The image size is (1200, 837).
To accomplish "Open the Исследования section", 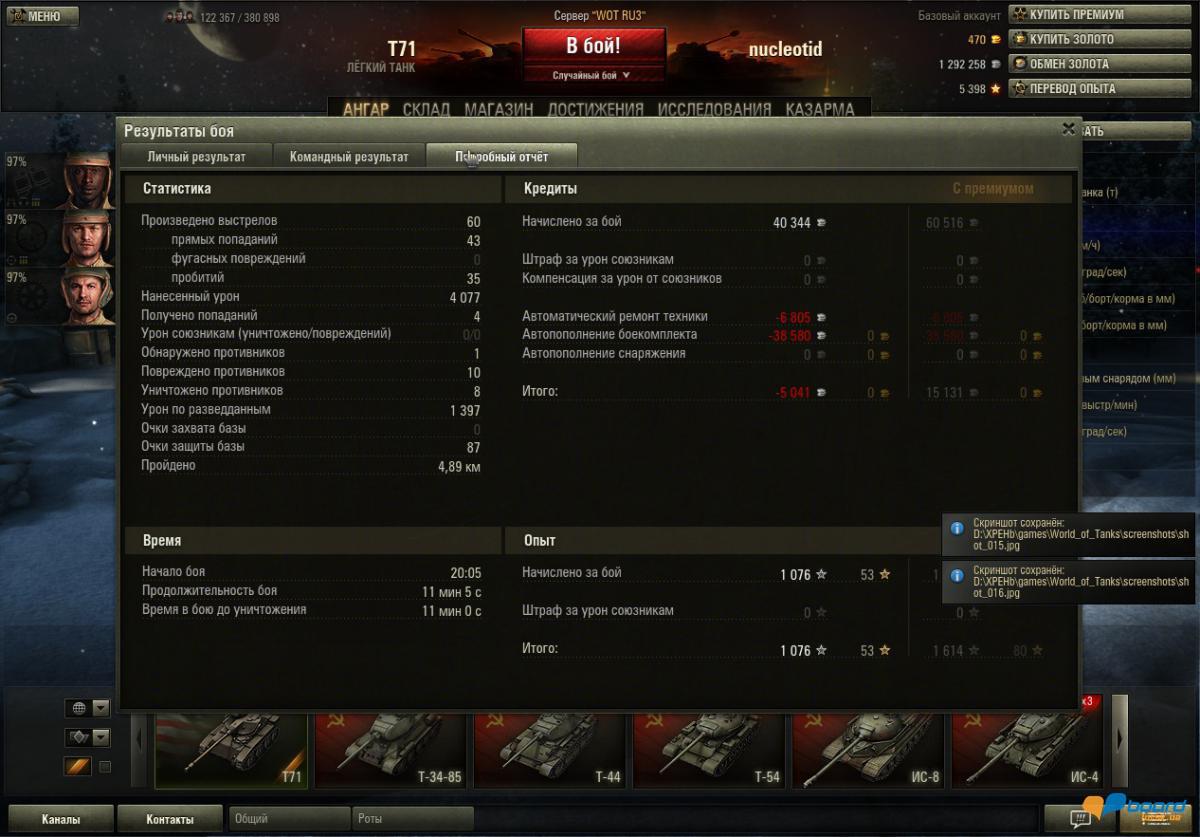I will point(714,109).
